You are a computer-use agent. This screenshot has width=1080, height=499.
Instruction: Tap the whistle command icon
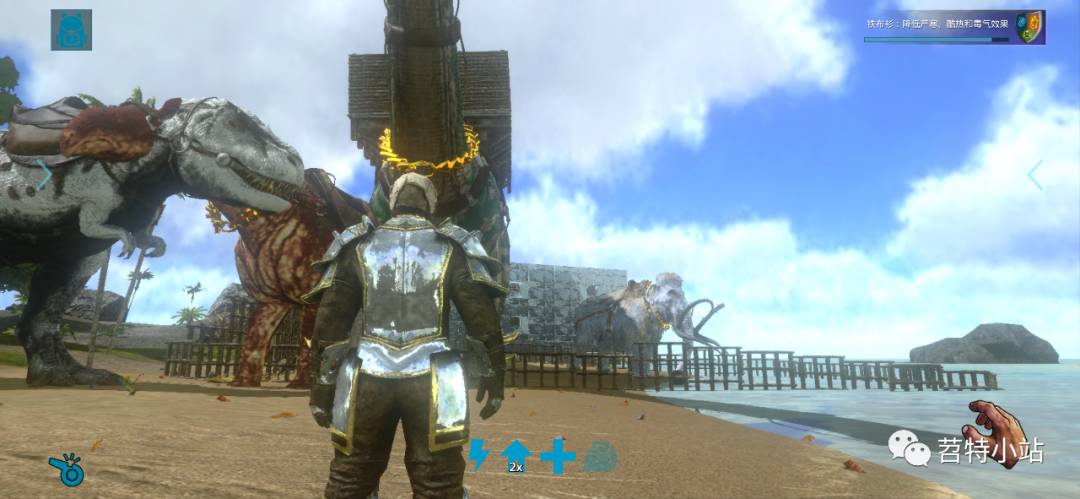[x=67, y=470]
